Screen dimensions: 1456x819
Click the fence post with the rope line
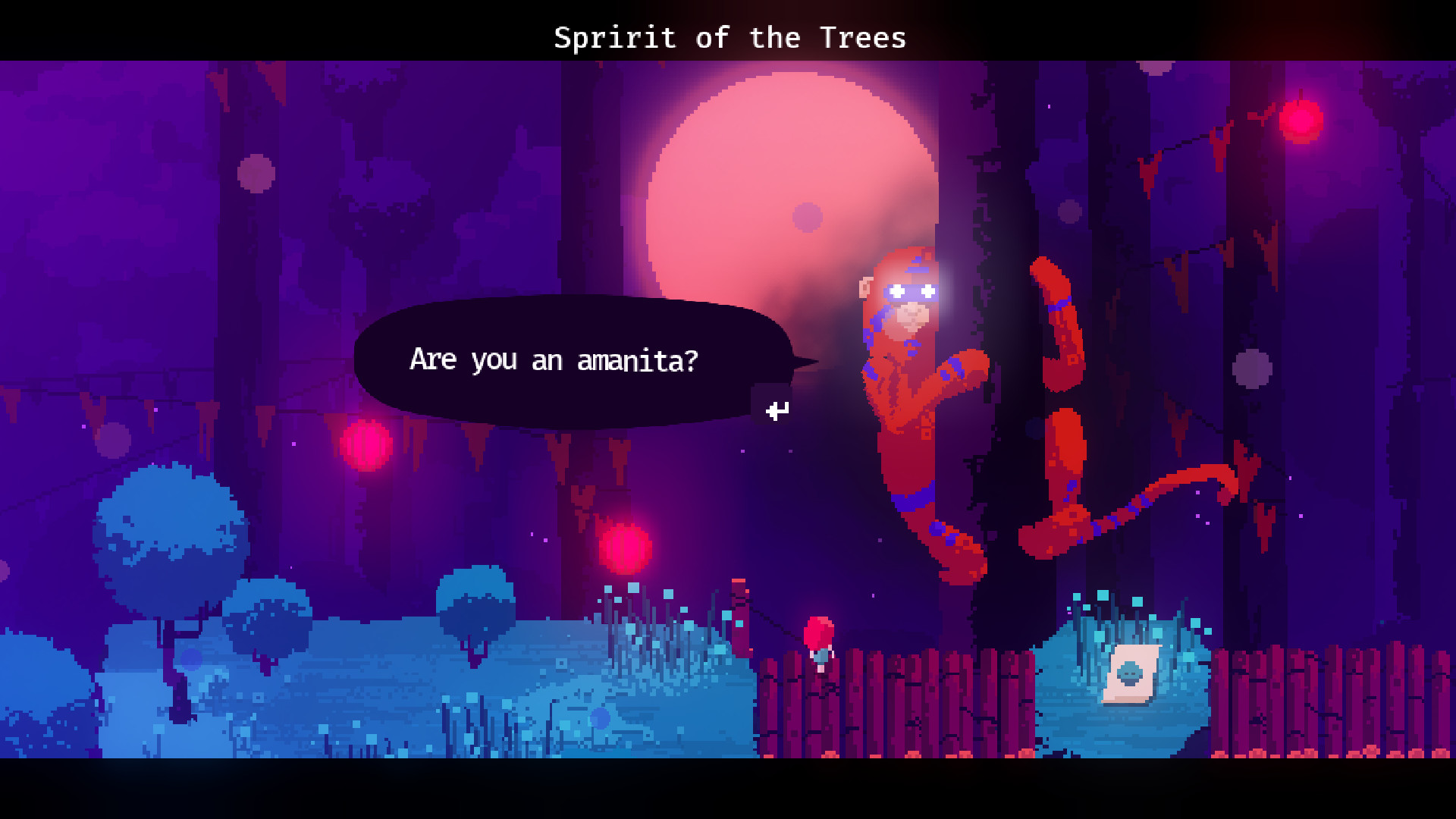point(739,614)
